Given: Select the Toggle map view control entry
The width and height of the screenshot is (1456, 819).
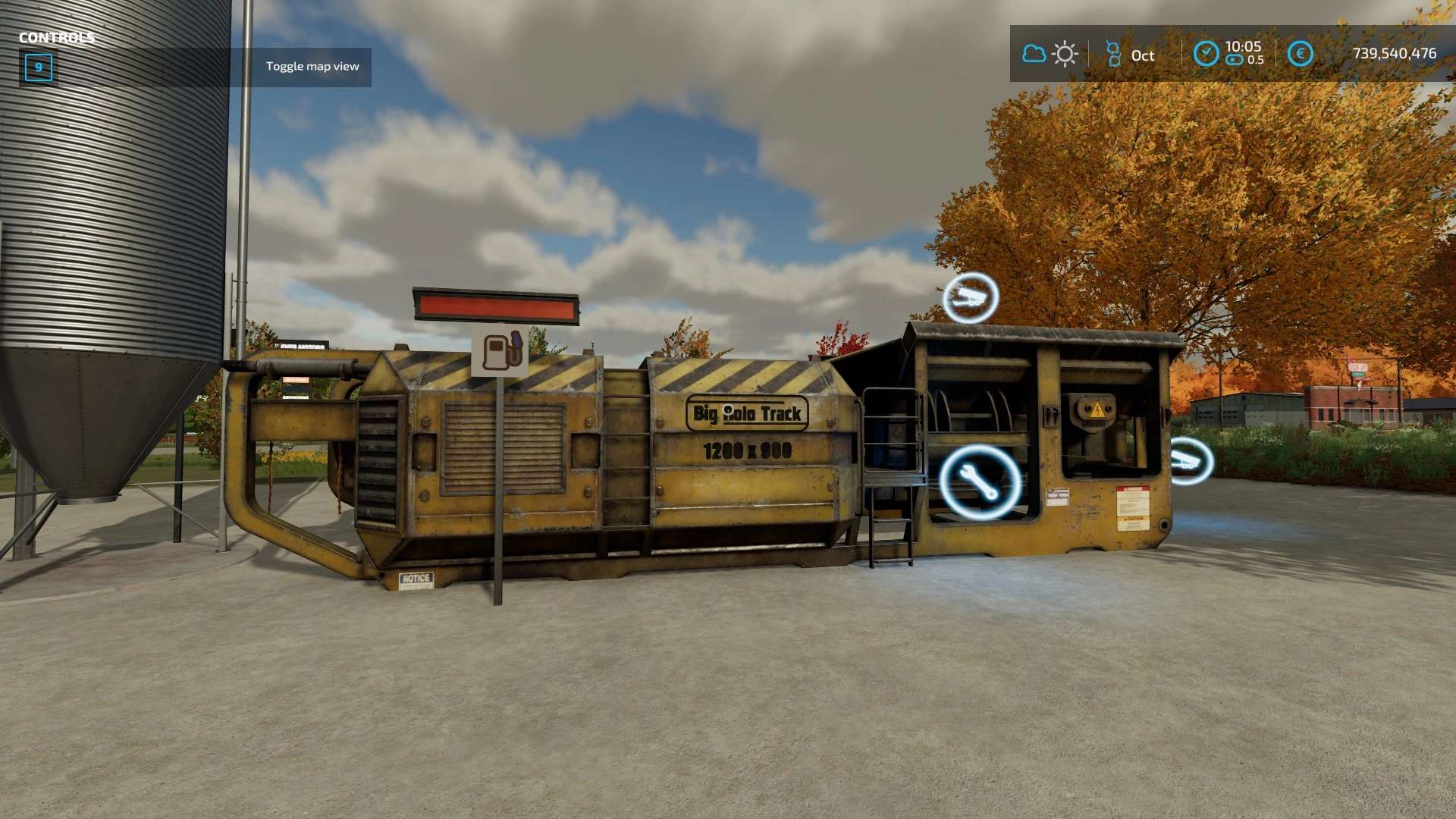Looking at the screenshot, I should (312, 67).
